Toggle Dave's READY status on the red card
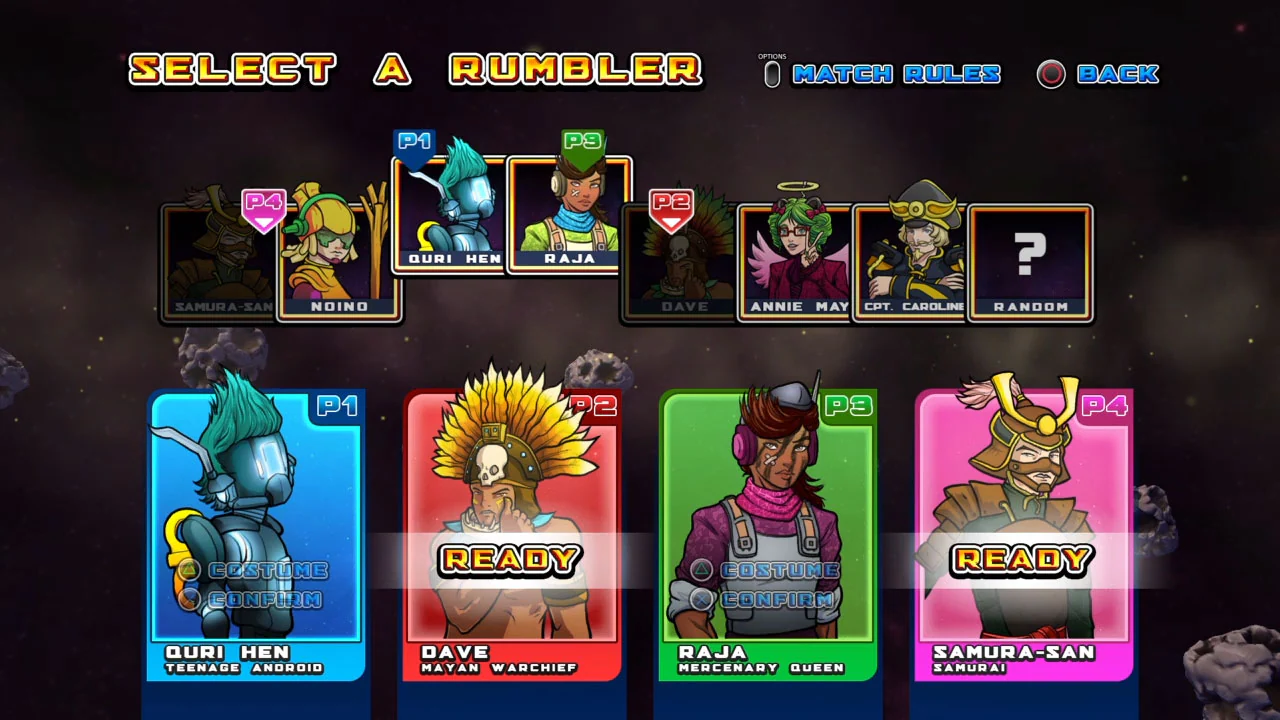 point(512,560)
